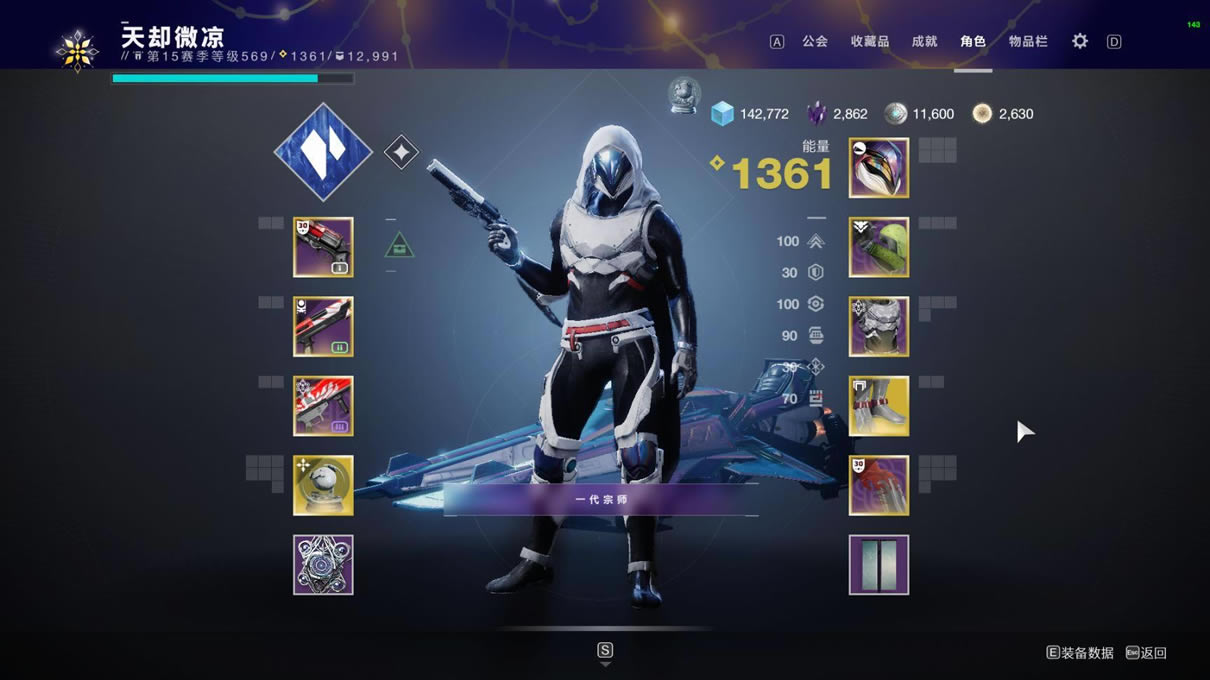This screenshot has height=680, width=1210.
Task: Open the artifact slot with star emblem
Action: (323, 565)
